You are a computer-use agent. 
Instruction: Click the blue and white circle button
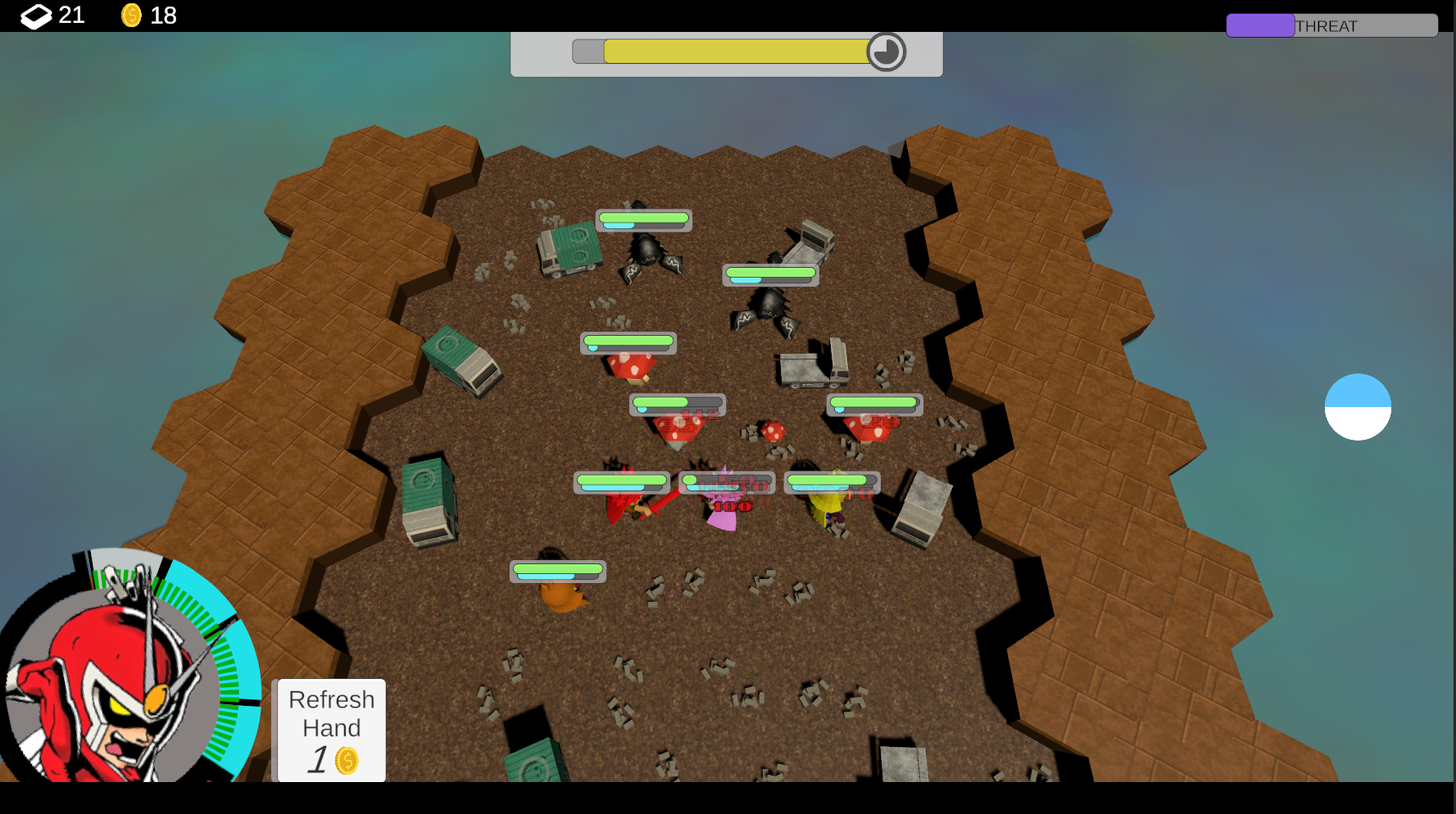[x=1357, y=407]
